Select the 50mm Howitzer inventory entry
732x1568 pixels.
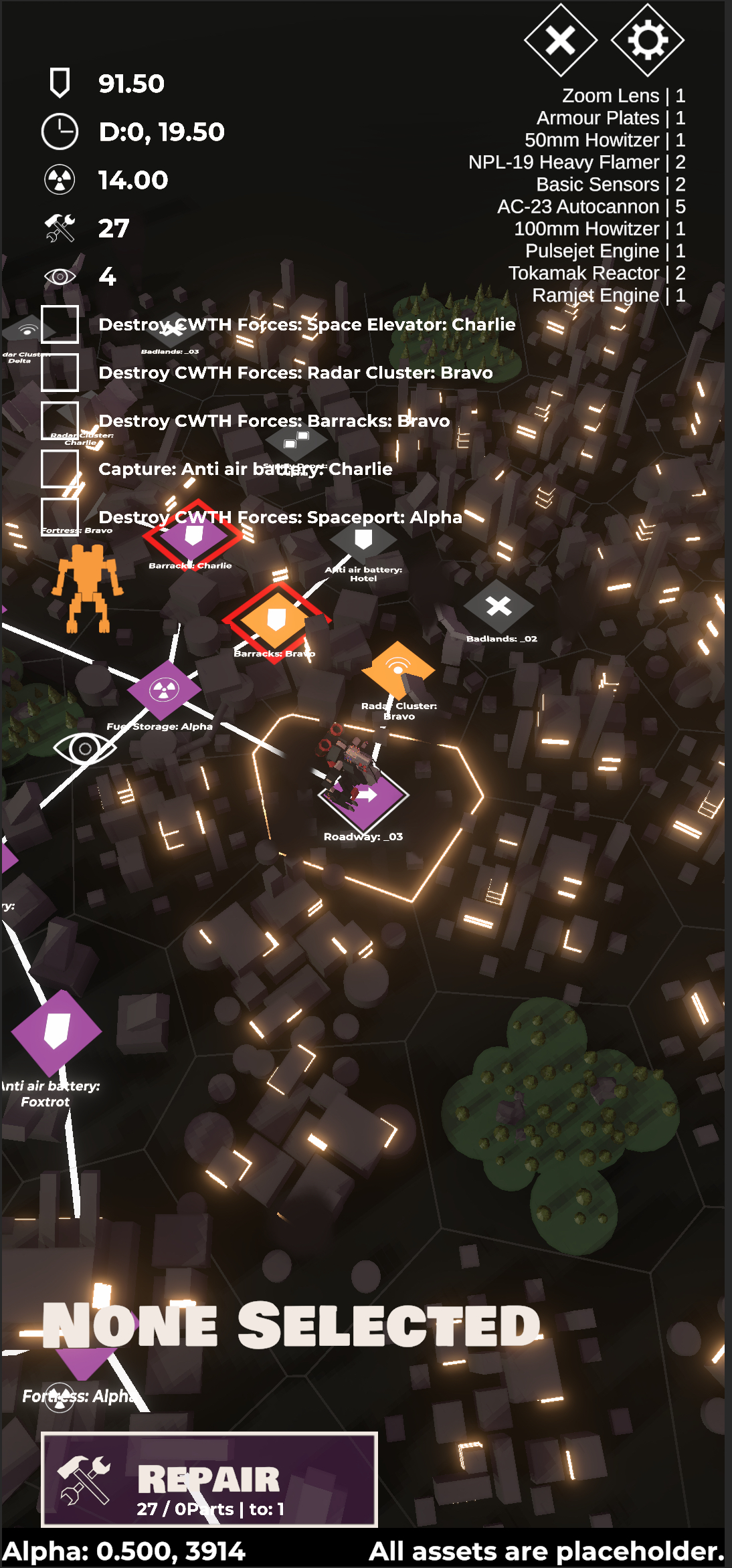pyautogui.click(x=604, y=140)
